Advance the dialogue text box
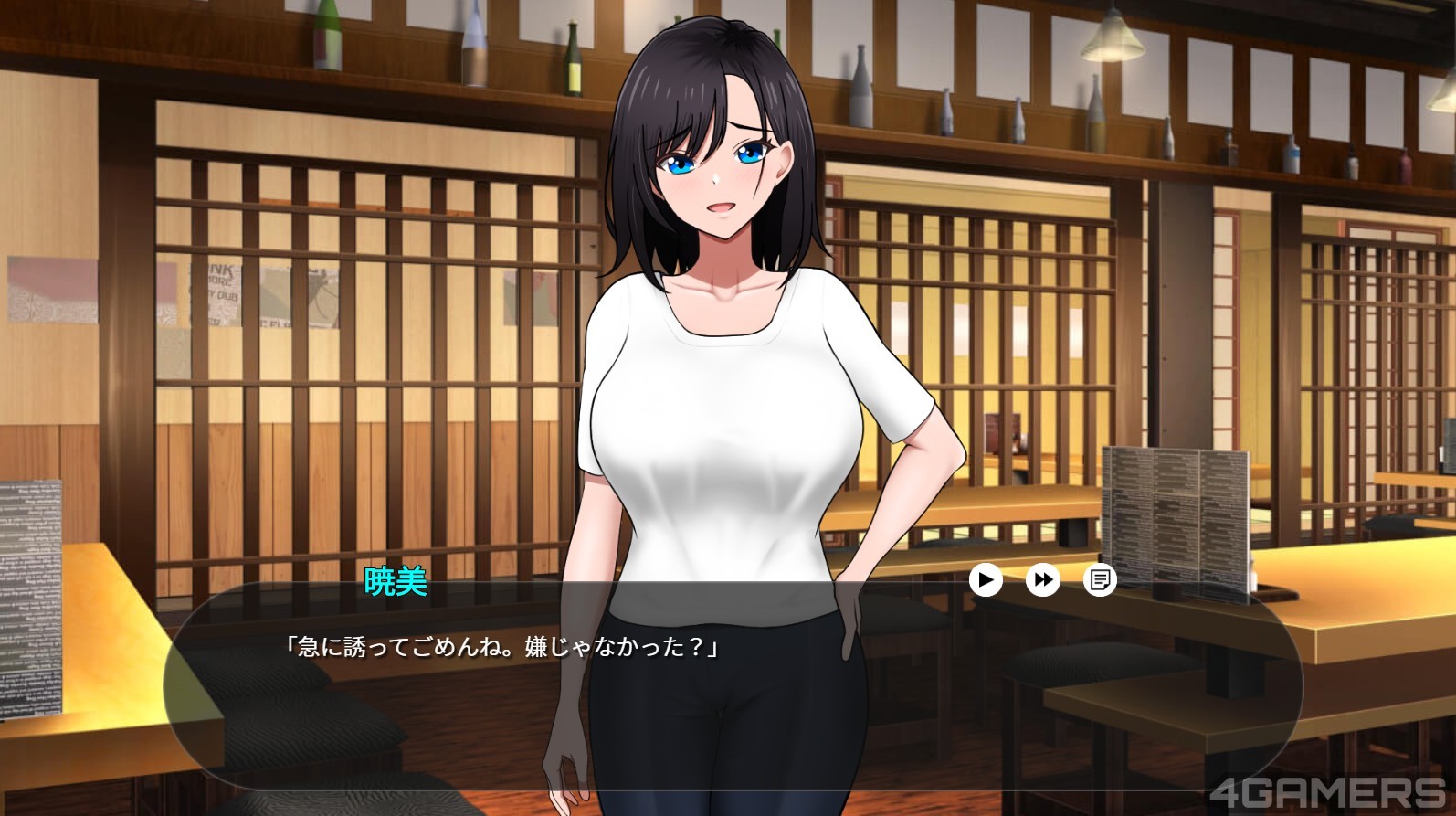Viewport: 1456px width, 816px height. pos(731,694)
